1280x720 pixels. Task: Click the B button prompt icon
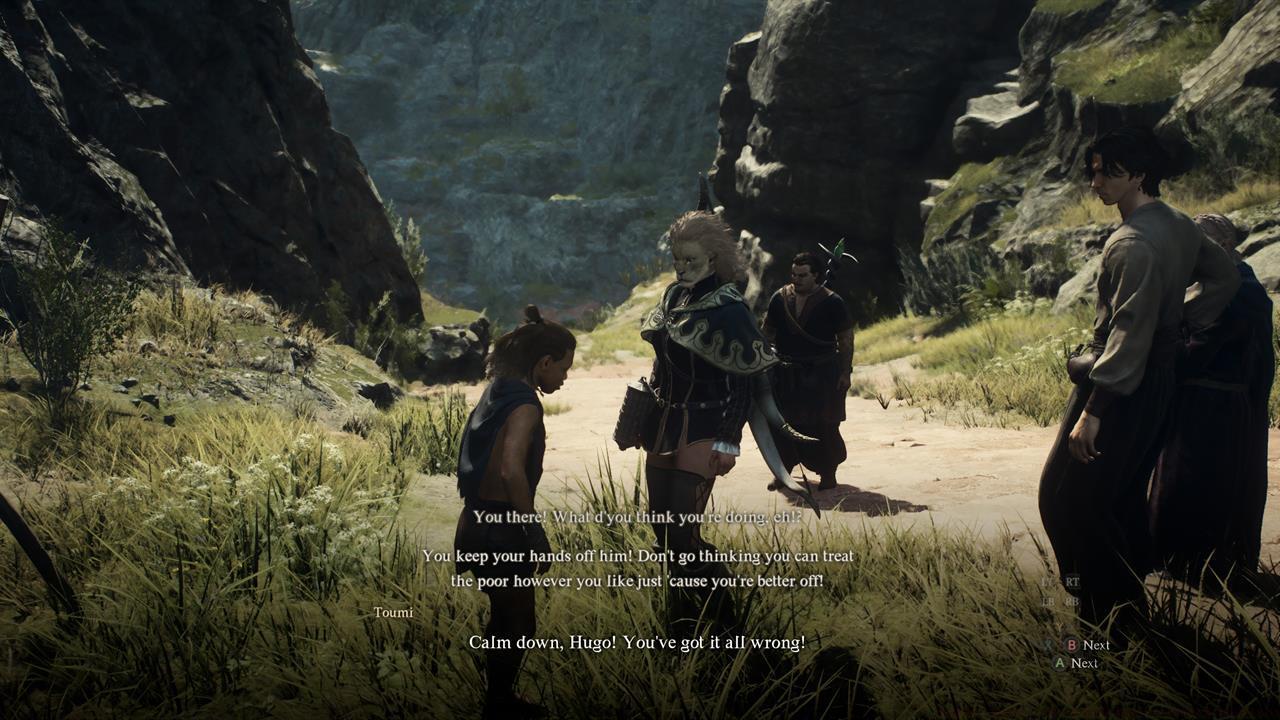[x=1070, y=644]
